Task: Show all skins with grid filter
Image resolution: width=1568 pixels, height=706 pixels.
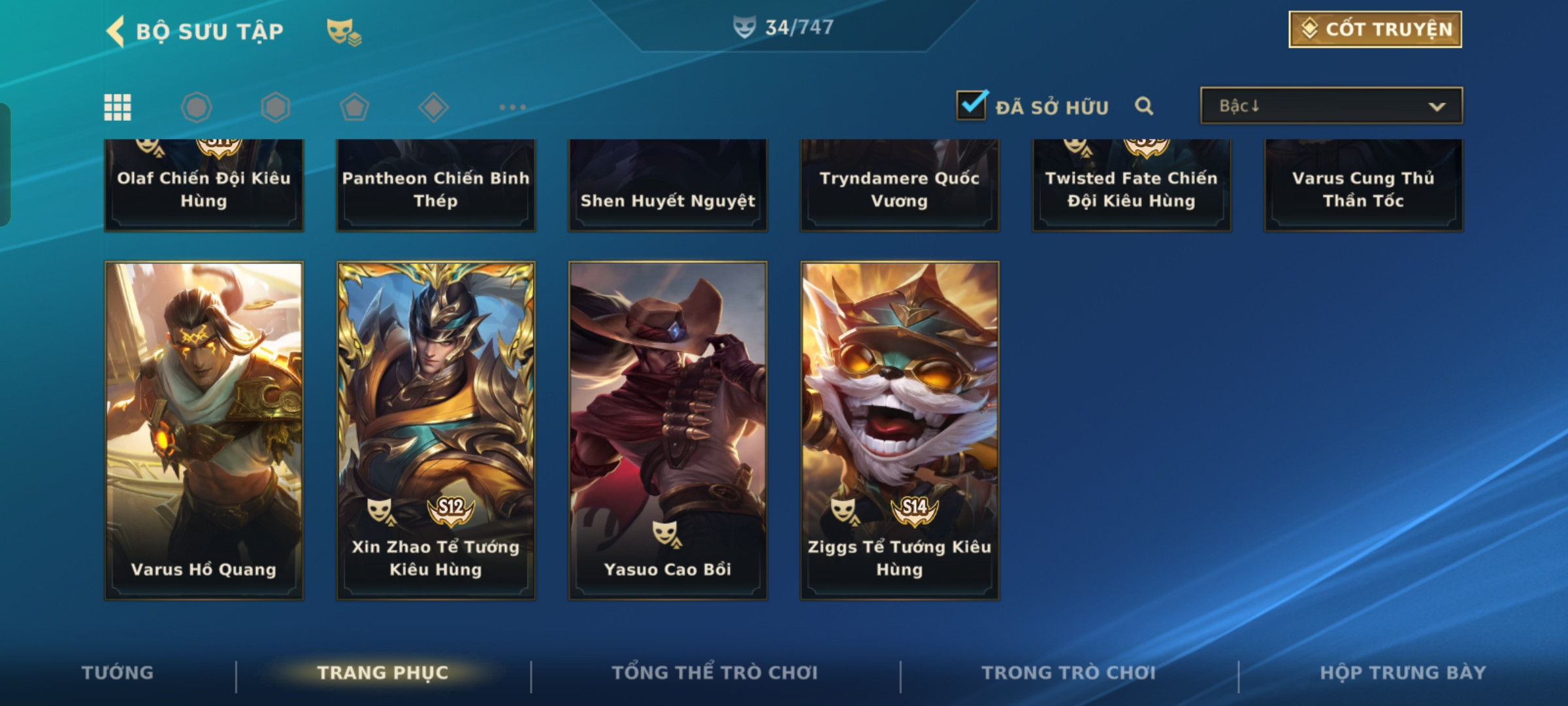Action: click(118, 107)
